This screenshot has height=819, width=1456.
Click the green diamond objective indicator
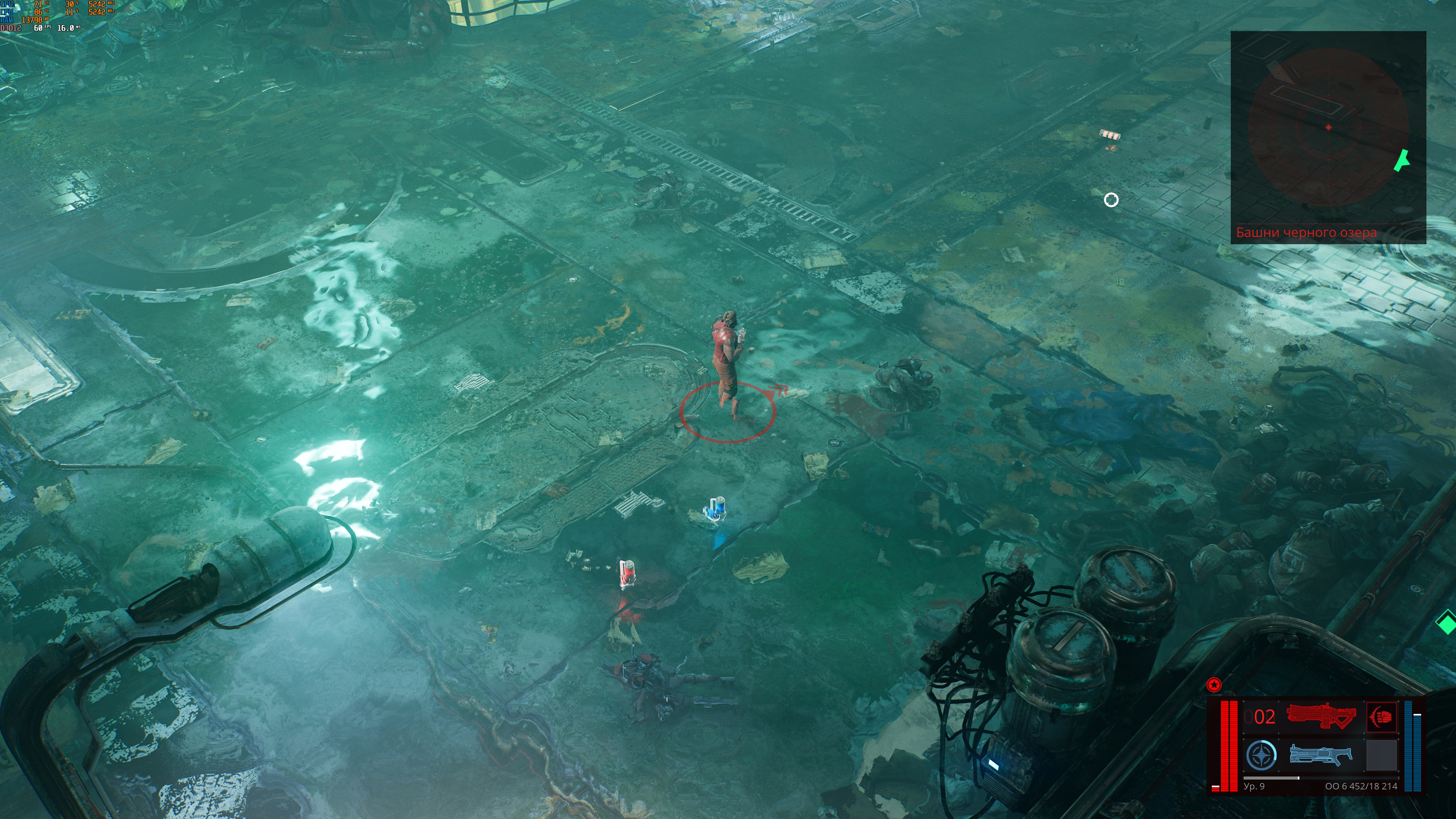(1446, 623)
